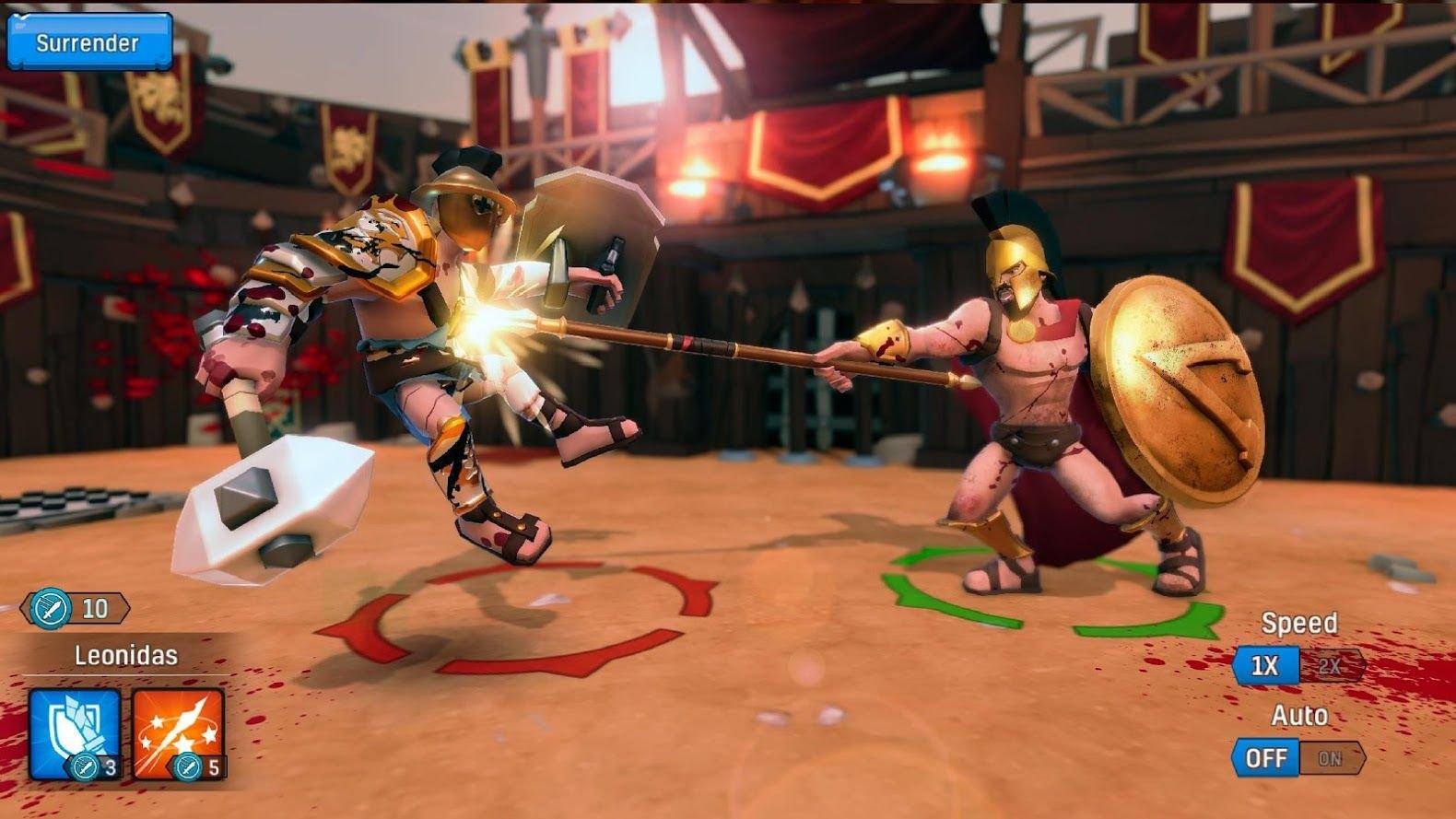
Task: Use the orange spear strike ability
Action: click(x=179, y=733)
